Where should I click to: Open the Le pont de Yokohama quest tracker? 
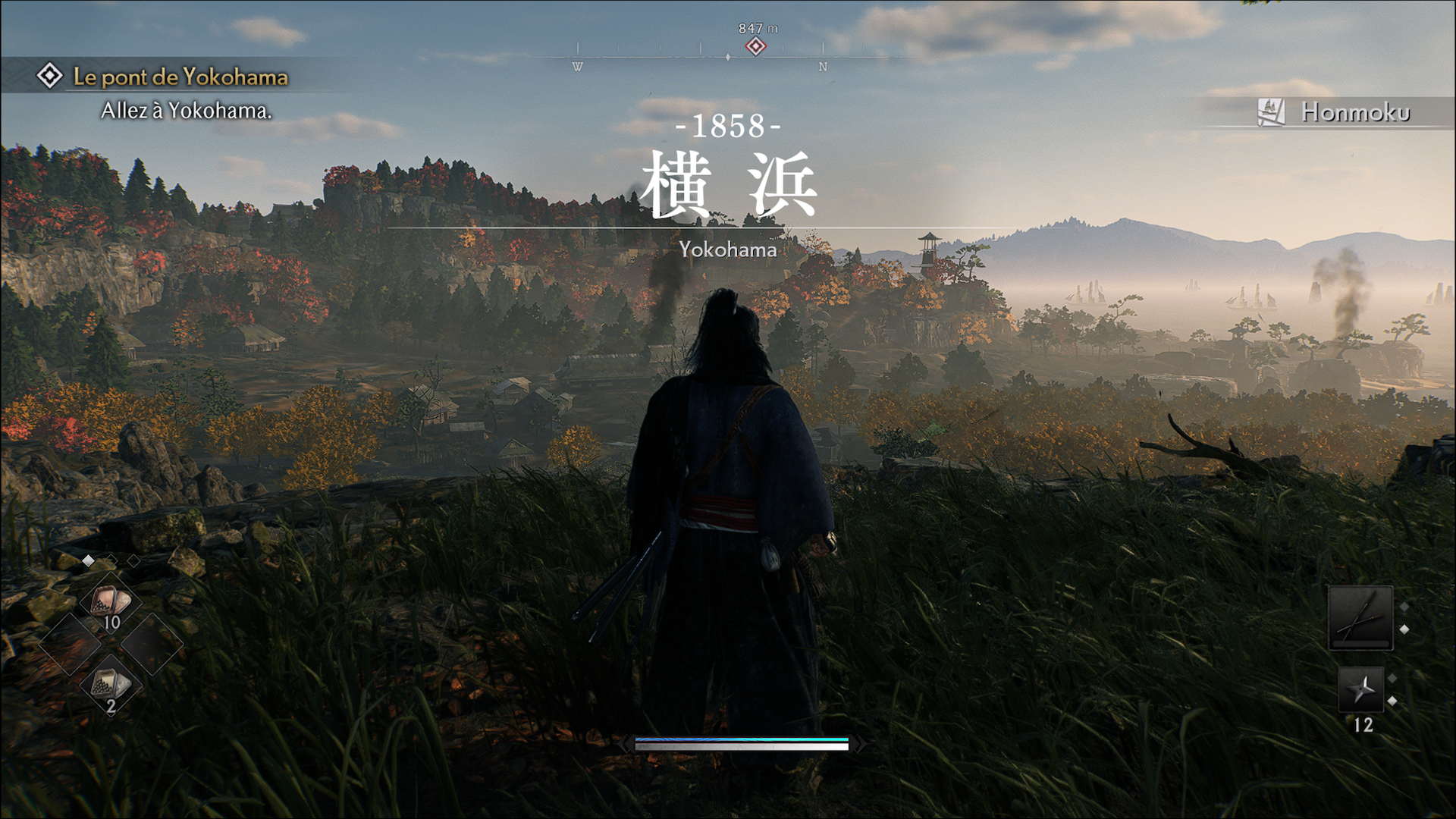(180, 77)
